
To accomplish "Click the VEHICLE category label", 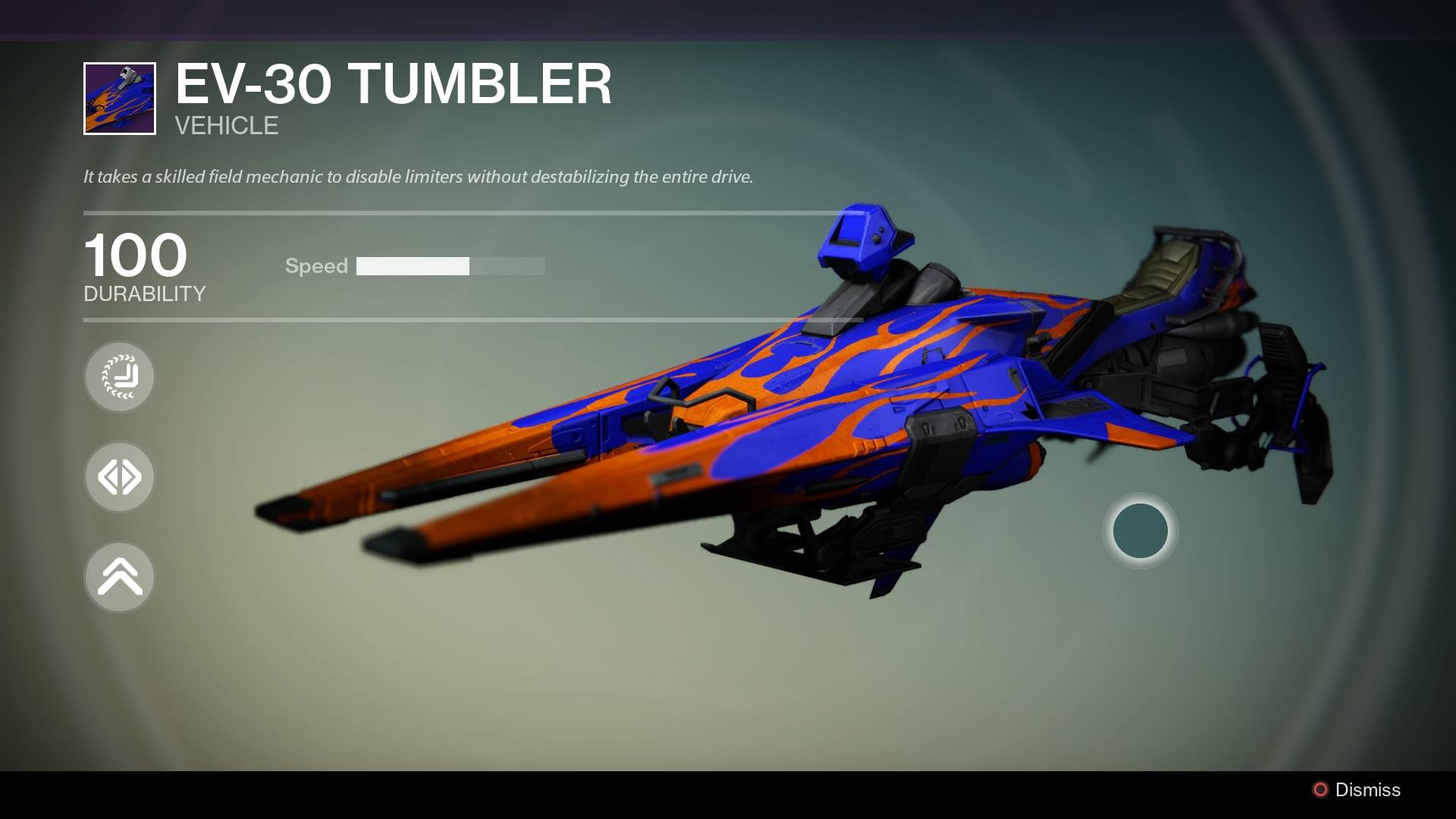I will pyautogui.click(x=225, y=126).
